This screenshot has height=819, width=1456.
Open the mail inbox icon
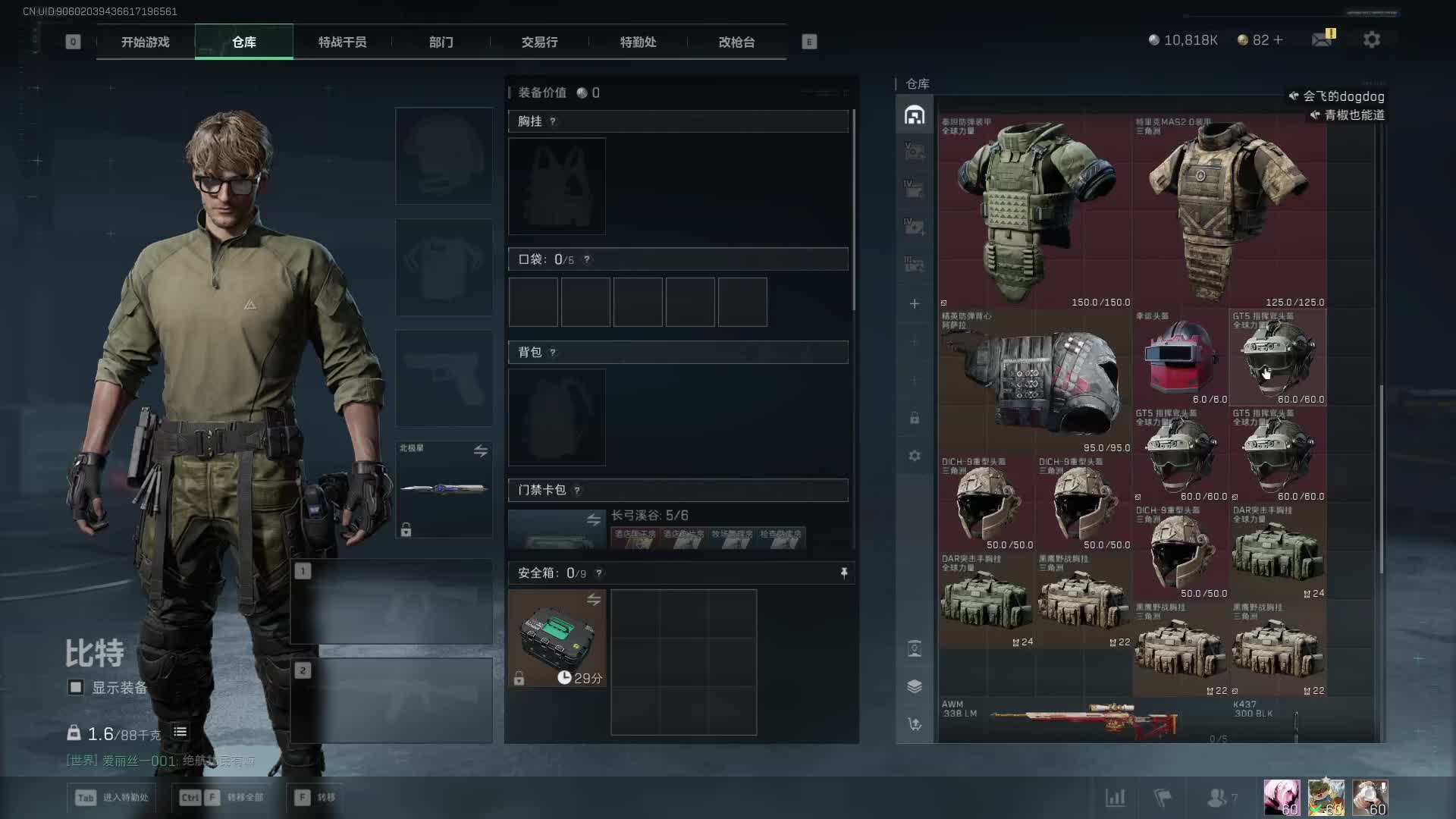tap(1322, 39)
